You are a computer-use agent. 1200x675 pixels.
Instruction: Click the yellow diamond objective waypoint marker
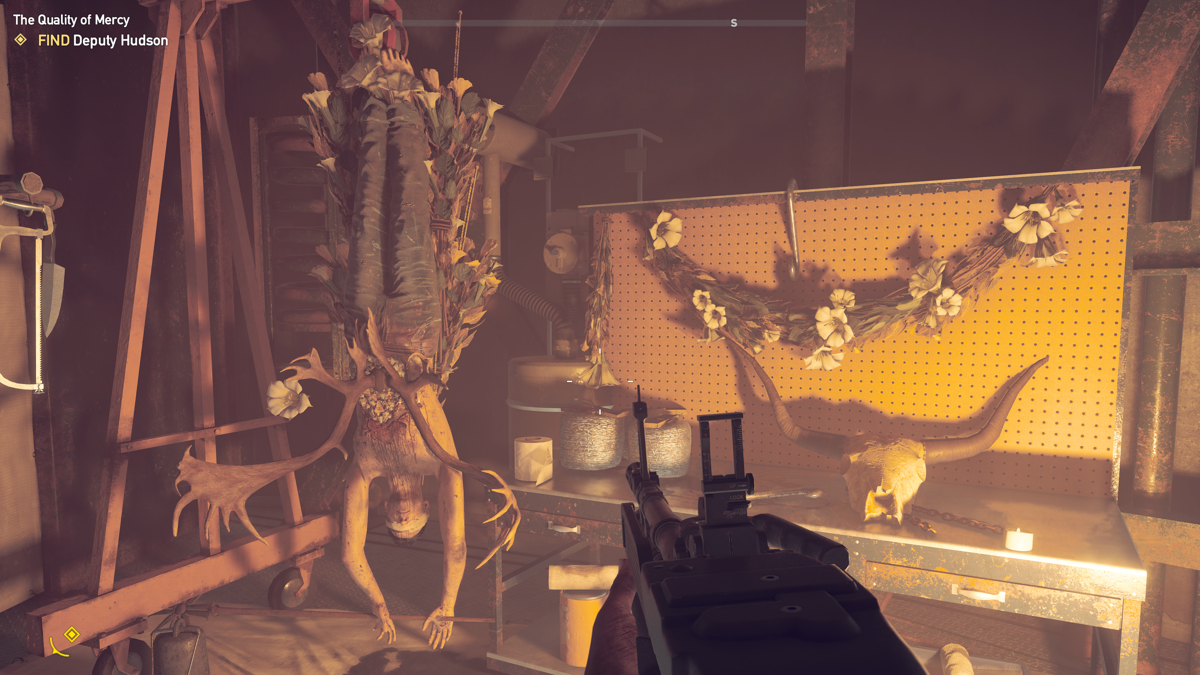tap(71, 634)
